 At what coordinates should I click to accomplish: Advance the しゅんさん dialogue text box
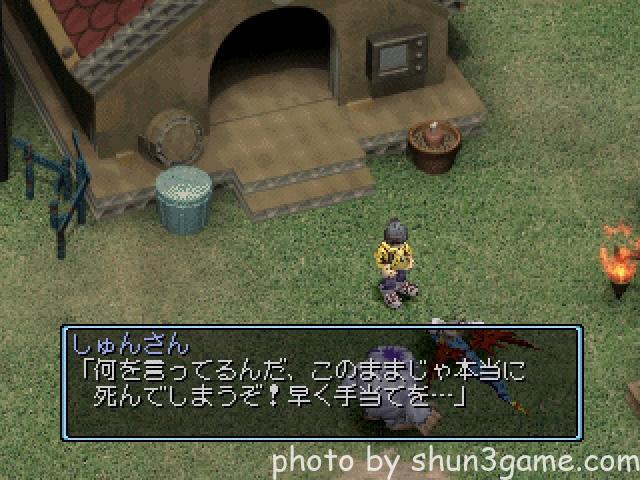pos(321,382)
